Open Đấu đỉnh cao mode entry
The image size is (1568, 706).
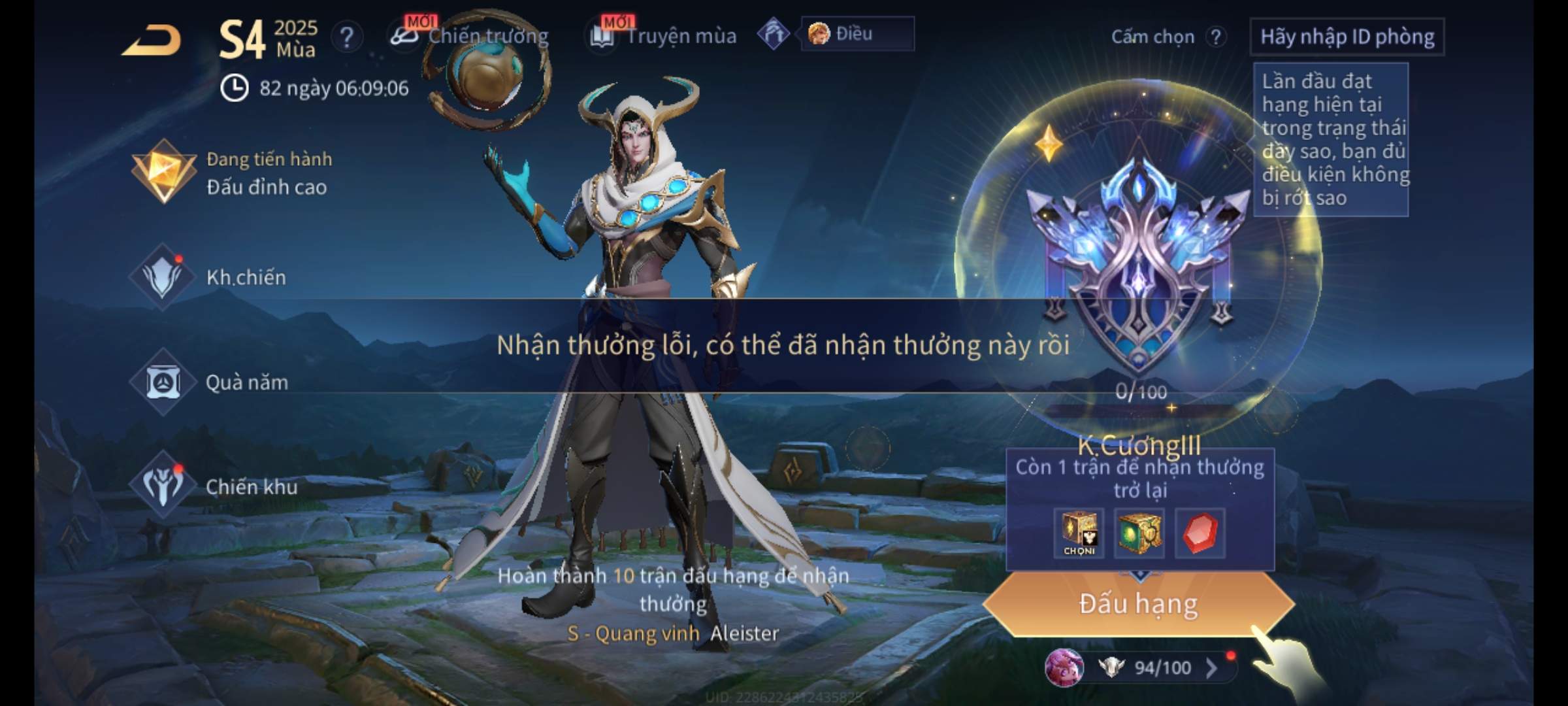point(232,173)
